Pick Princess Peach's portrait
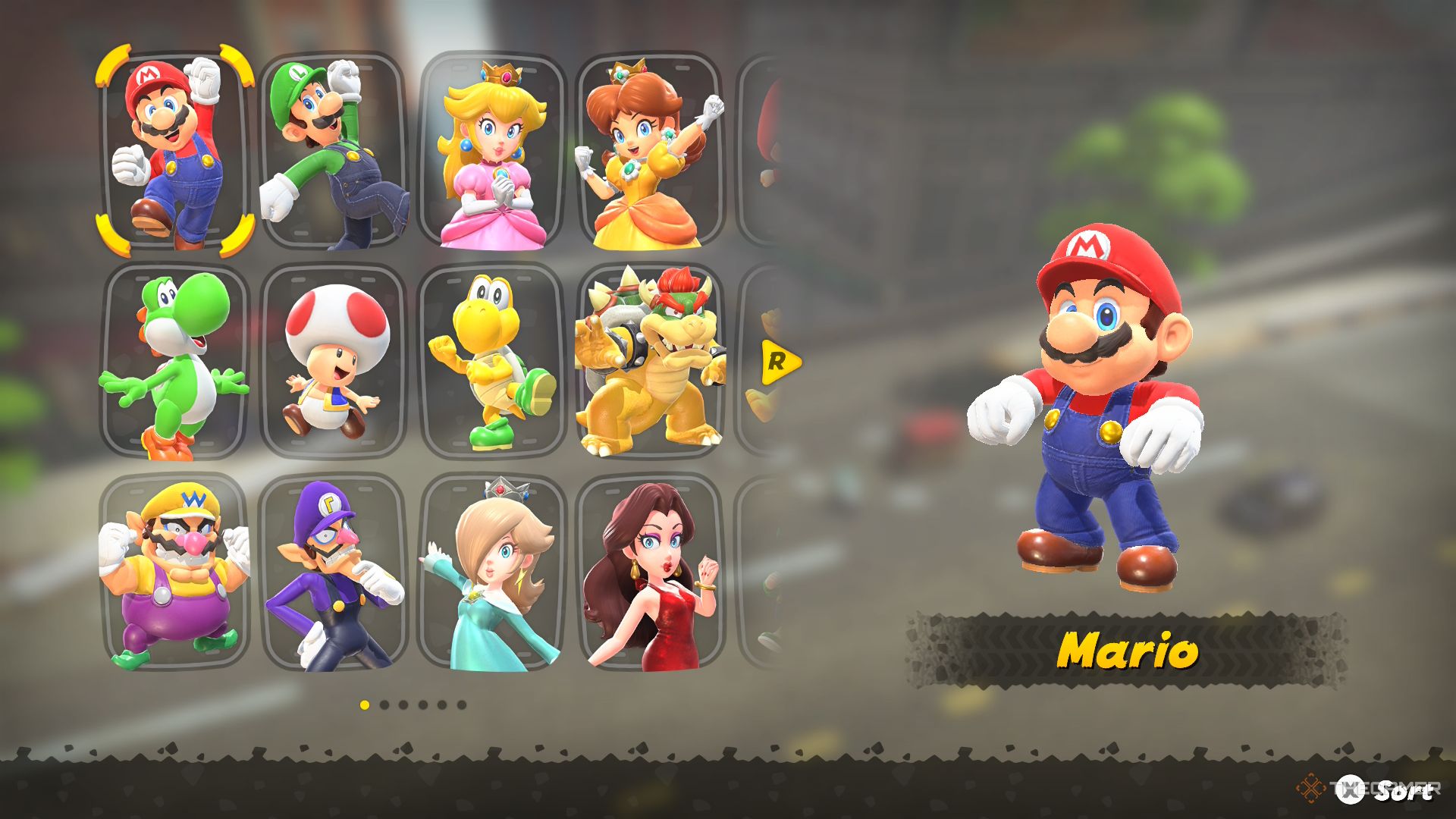Viewport: 1456px width, 819px height. (x=493, y=150)
